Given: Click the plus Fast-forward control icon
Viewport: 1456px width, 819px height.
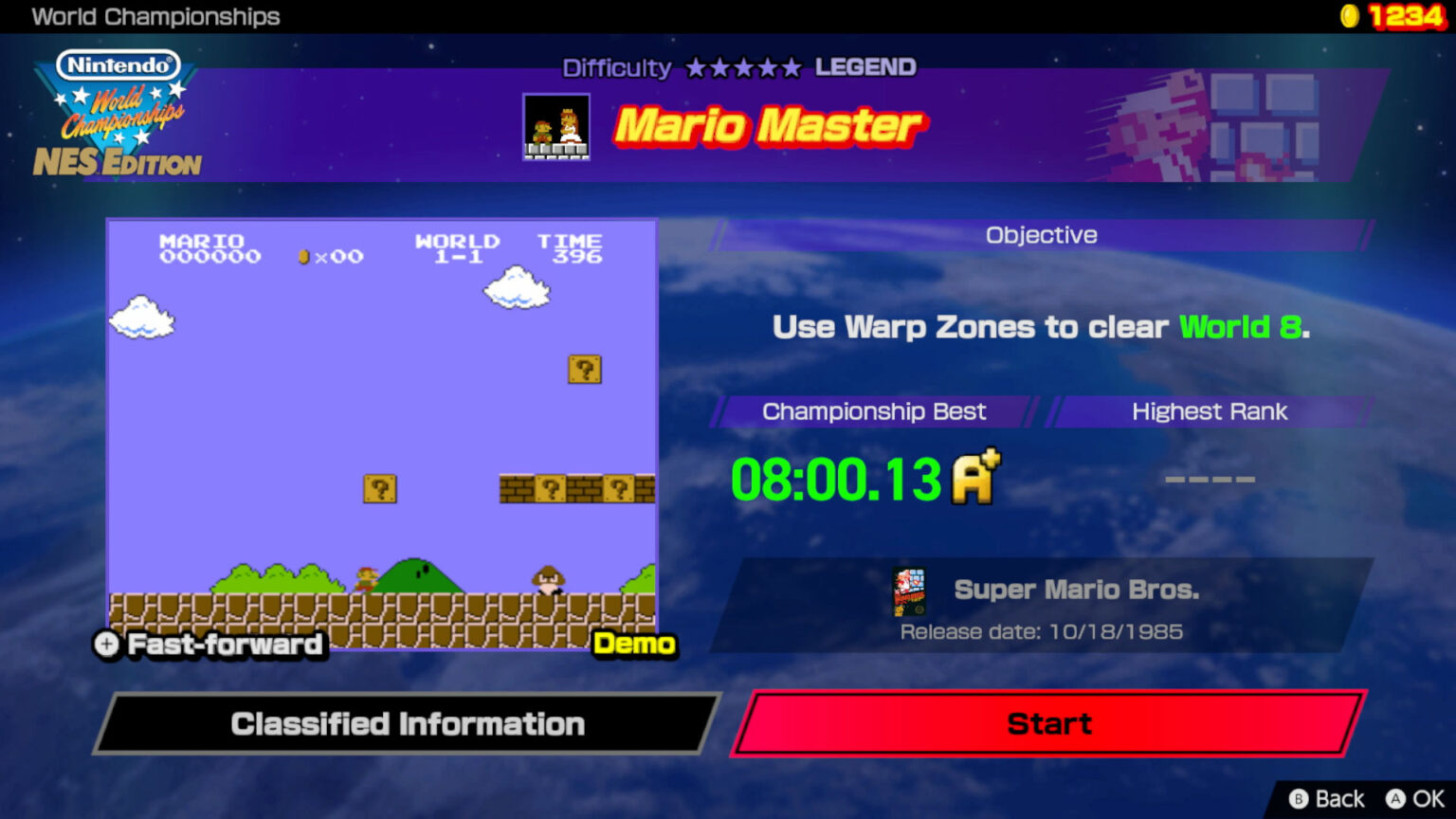Looking at the screenshot, I should click(106, 646).
